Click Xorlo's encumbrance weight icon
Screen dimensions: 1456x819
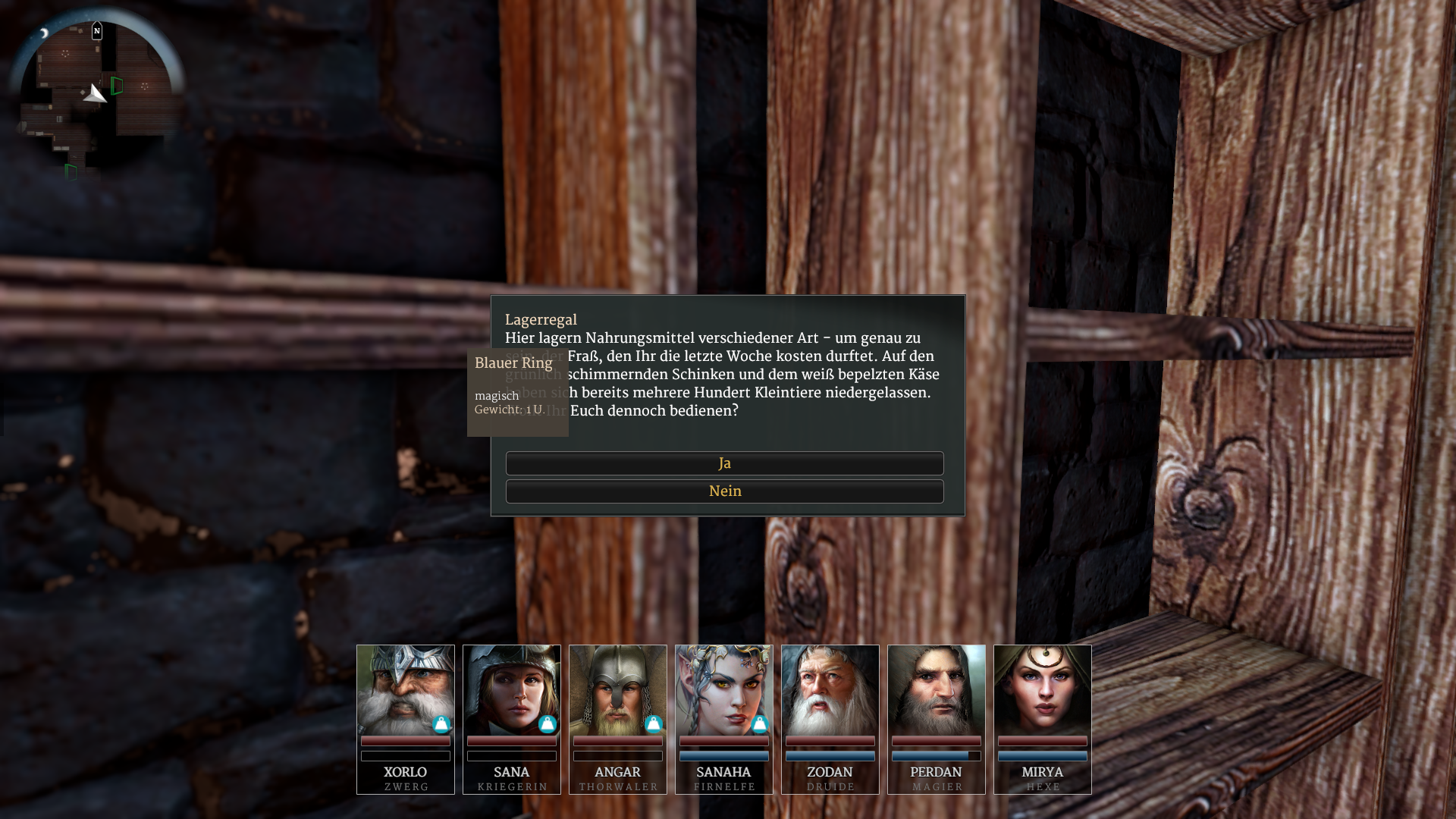coord(441,724)
